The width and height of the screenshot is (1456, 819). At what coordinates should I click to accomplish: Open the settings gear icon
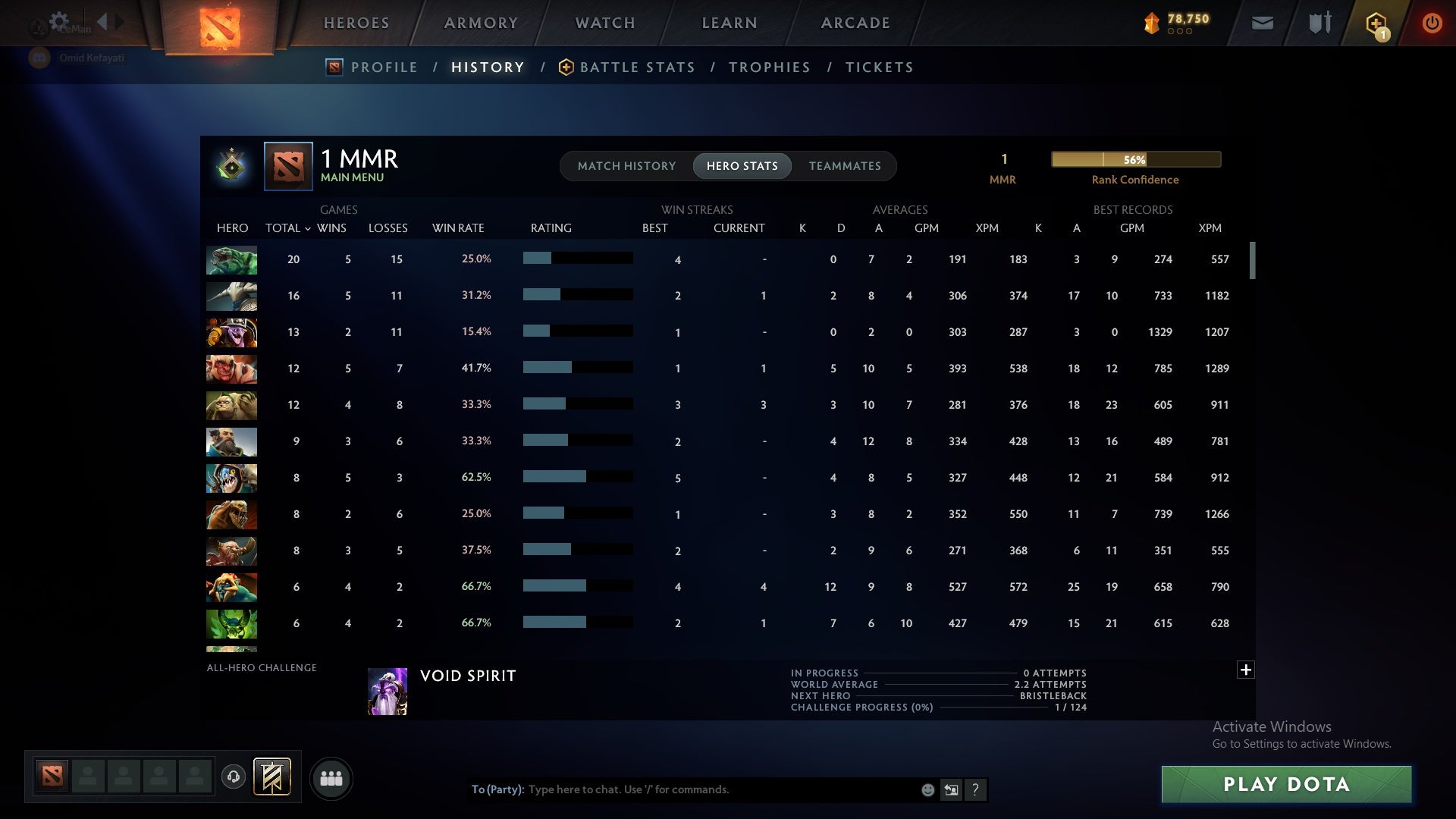[59, 22]
